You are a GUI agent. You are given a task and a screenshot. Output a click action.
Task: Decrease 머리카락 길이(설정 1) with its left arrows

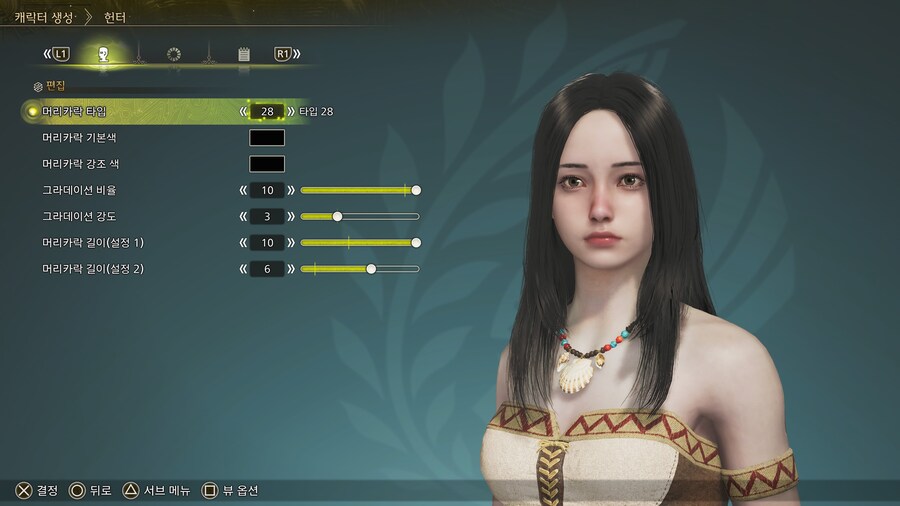tap(243, 243)
